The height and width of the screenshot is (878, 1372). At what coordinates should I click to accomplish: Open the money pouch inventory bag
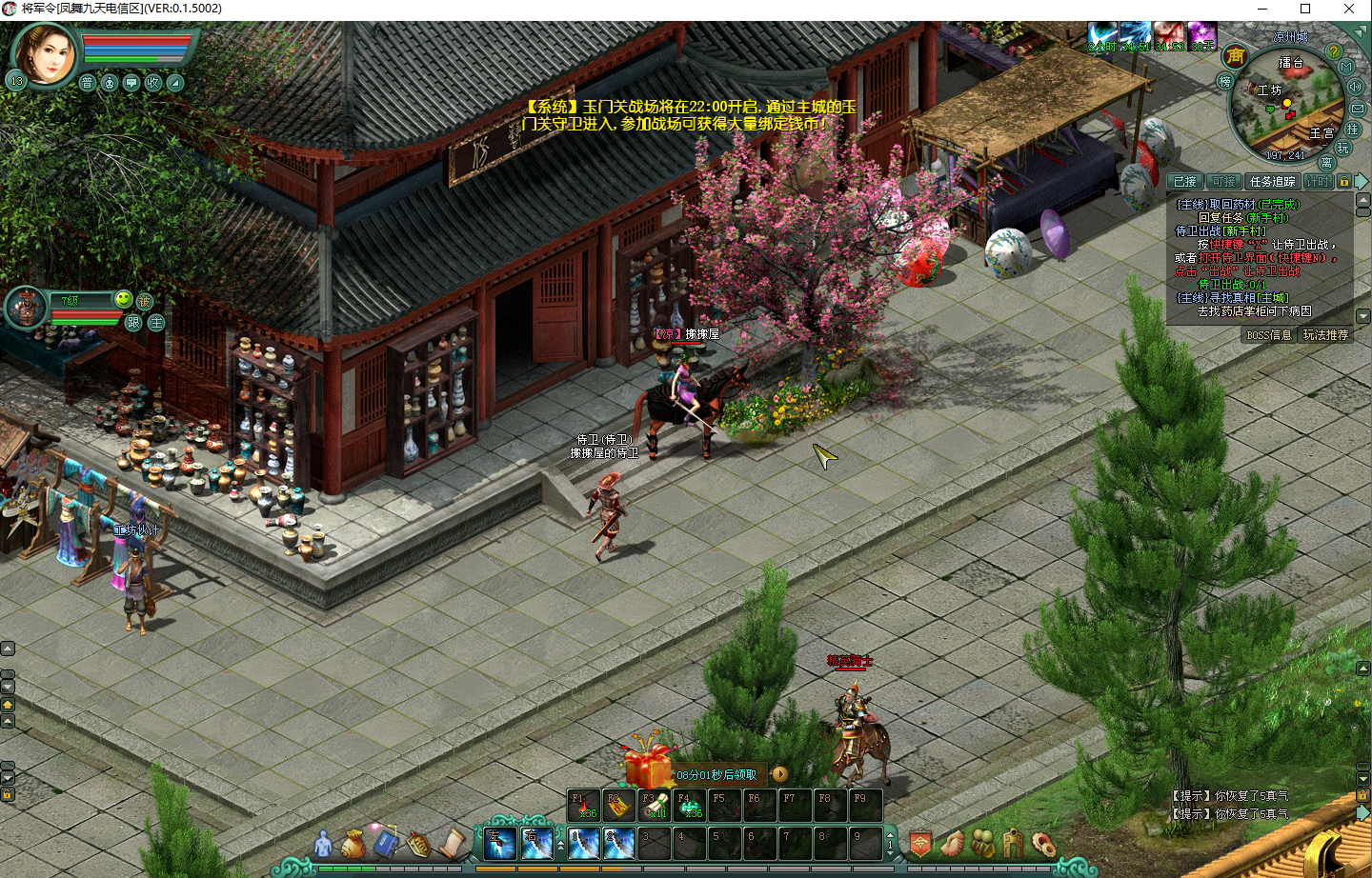pos(353,844)
